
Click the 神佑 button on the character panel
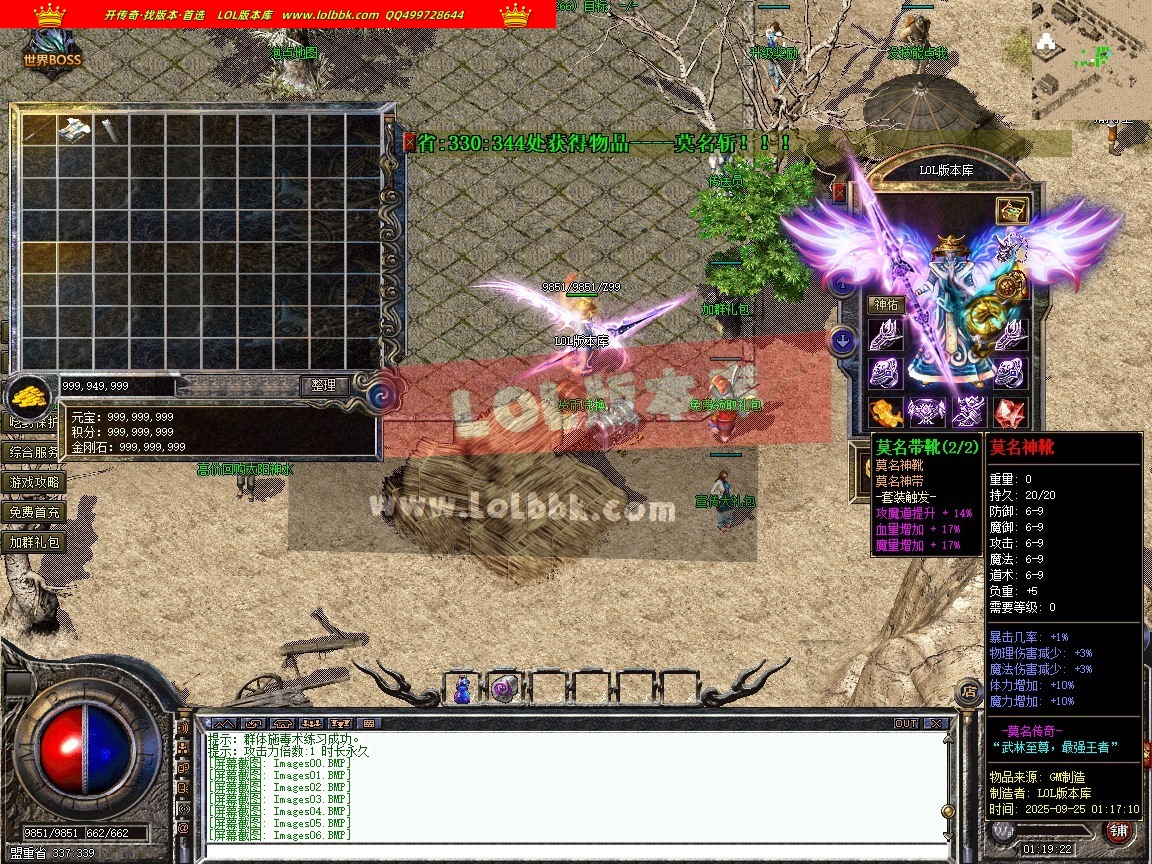coord(886,304)
